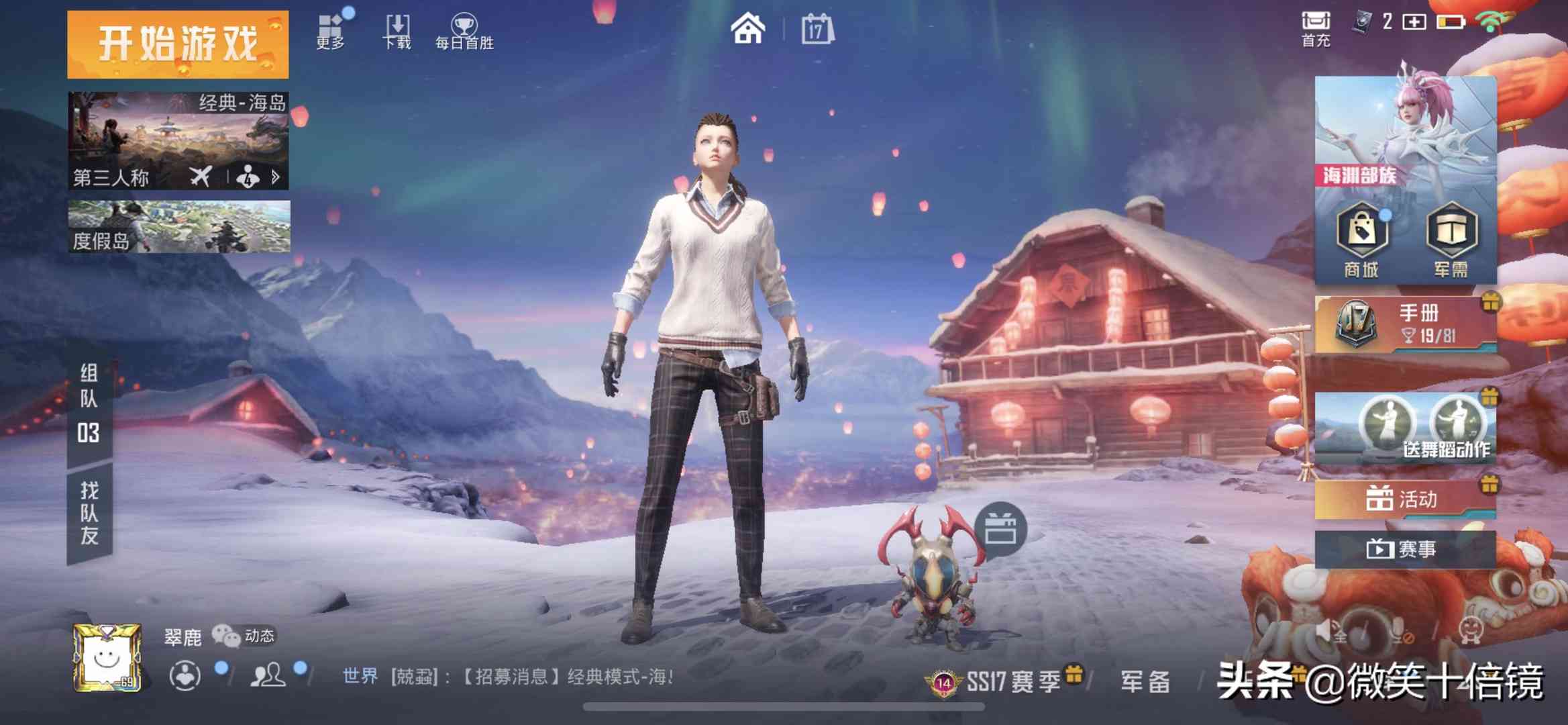Choose the 经典-海岛 mode selector
The width and height of the screenshot is (1568, 725).
(178, 140)
